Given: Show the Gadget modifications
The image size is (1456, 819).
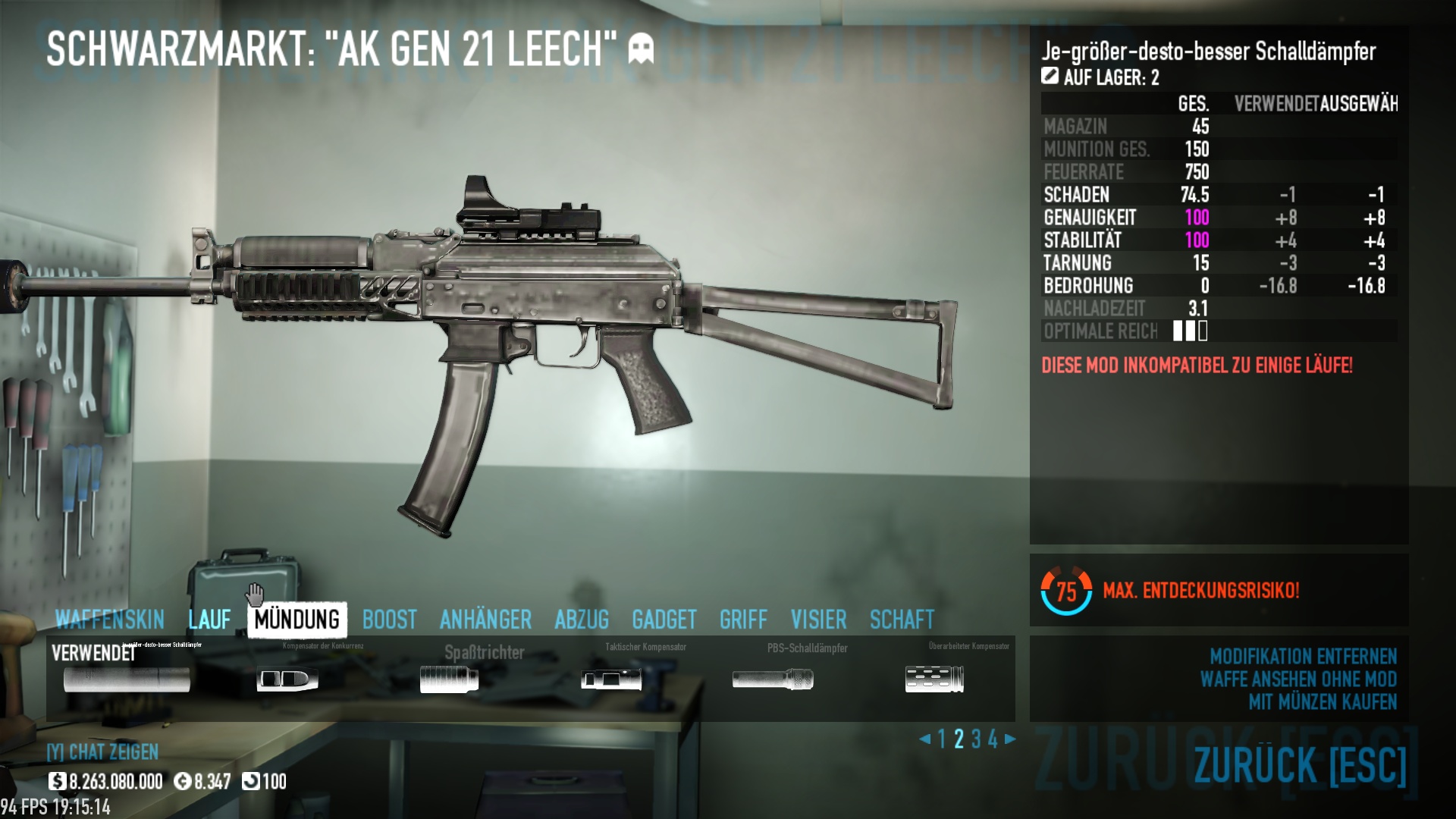Looking at the screenshot, I should click(x=664, y=620).
